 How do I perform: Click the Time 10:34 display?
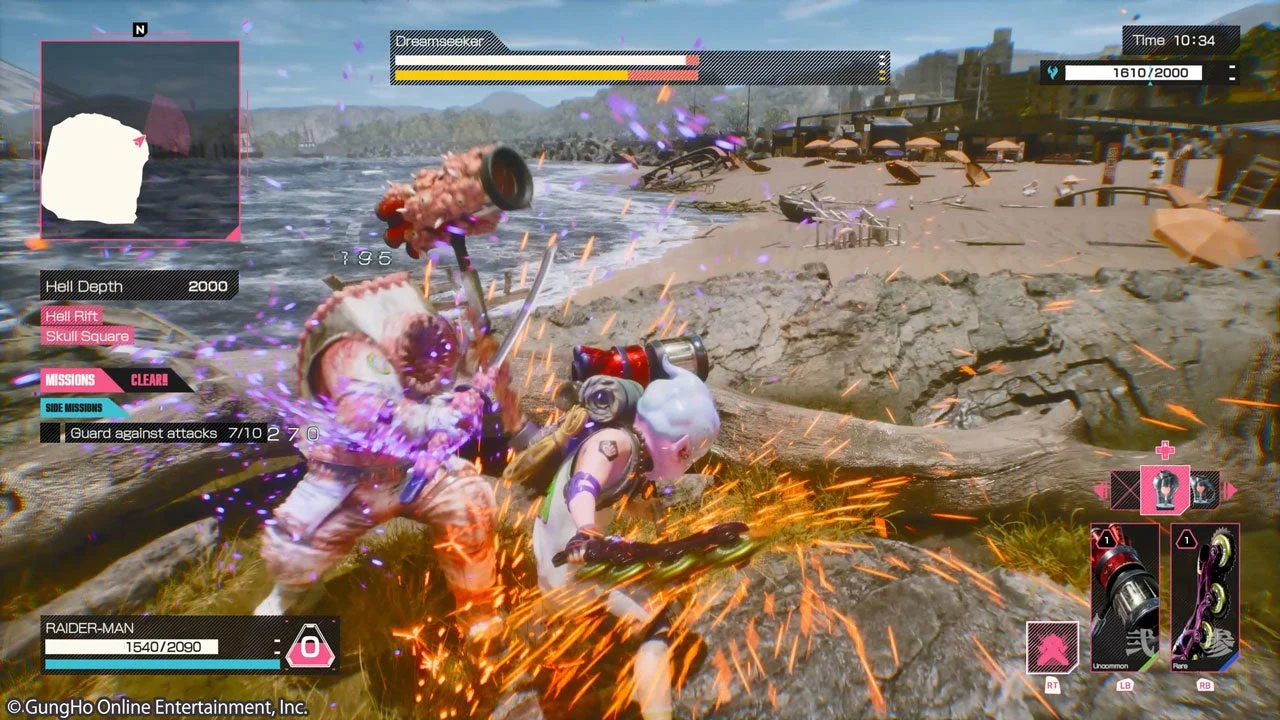pos(1176,40)
